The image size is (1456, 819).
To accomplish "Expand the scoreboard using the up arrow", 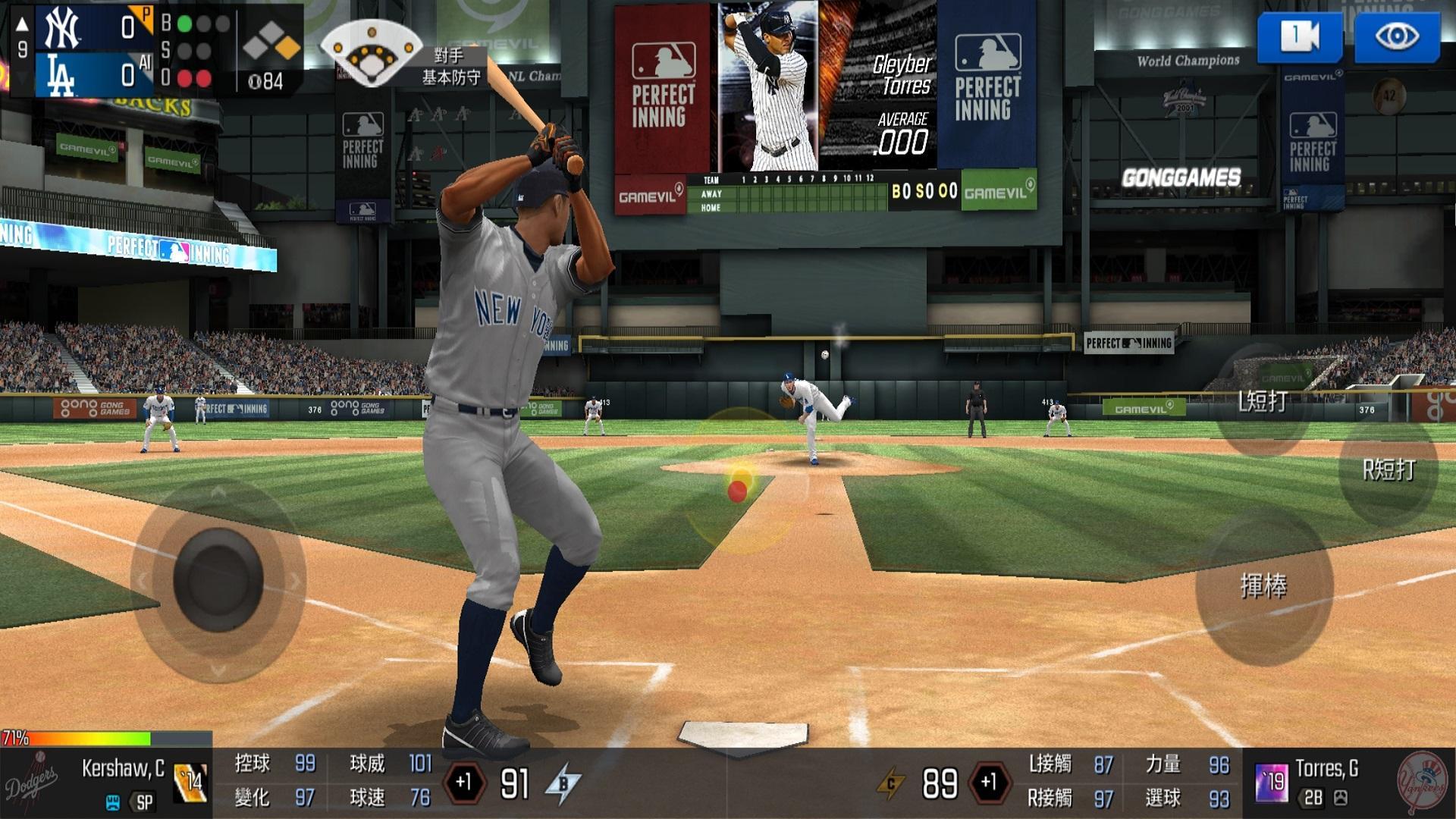I will (x=21, y=23).
